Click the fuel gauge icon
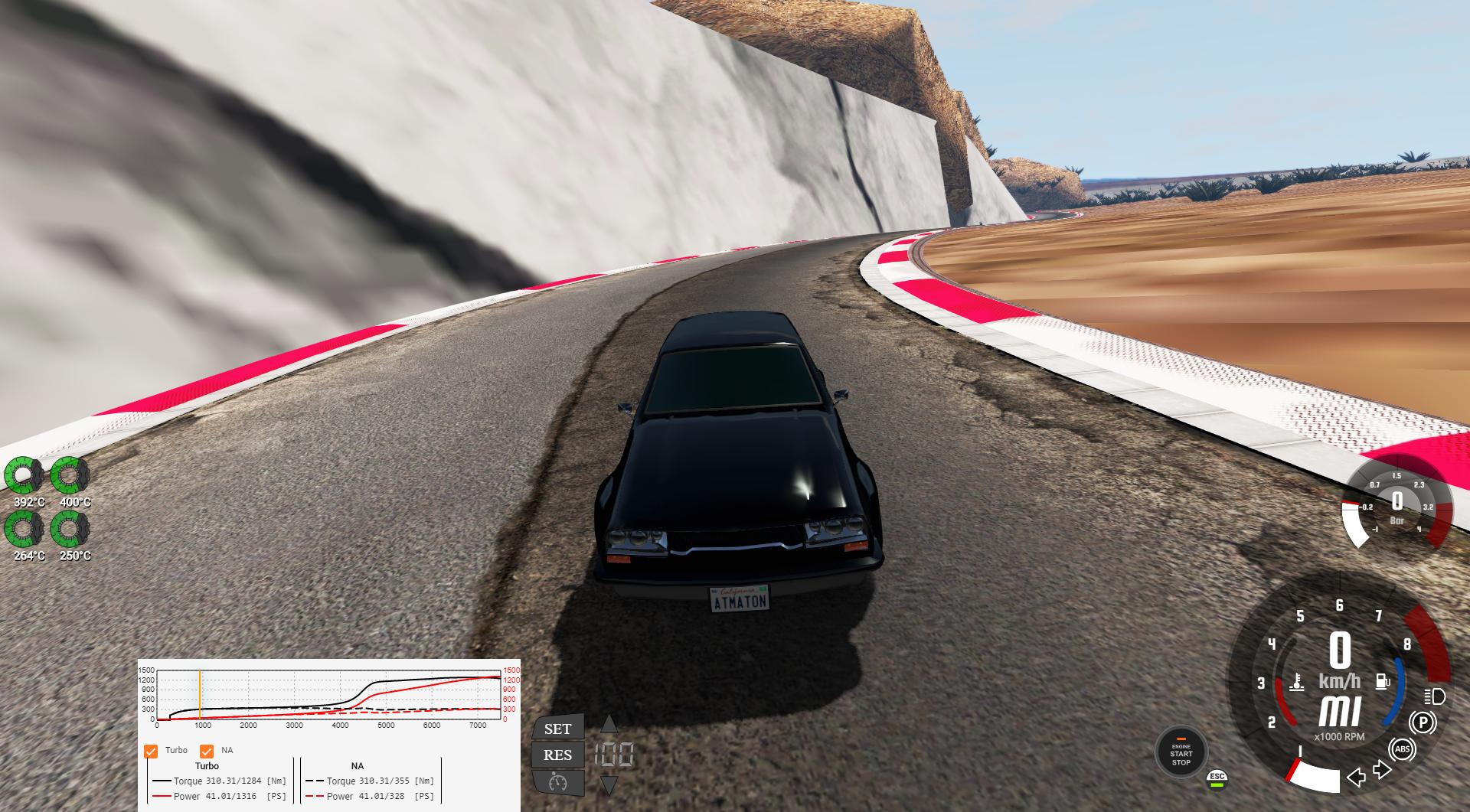Screen dimensions: 1470x812 pyautogui.click(x=1383, y=681)
